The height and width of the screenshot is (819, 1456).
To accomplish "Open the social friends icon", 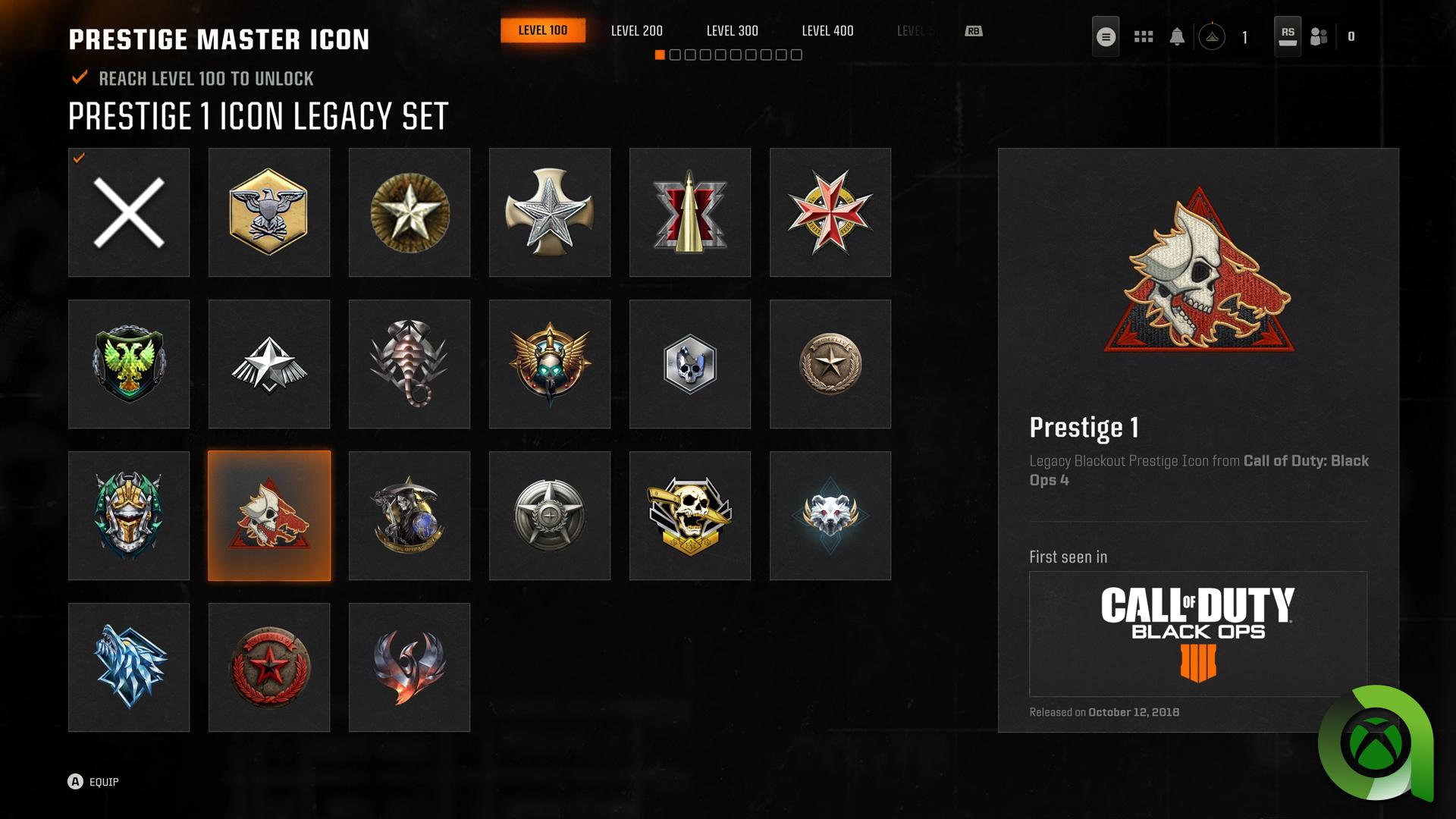I will point(1318,35).
